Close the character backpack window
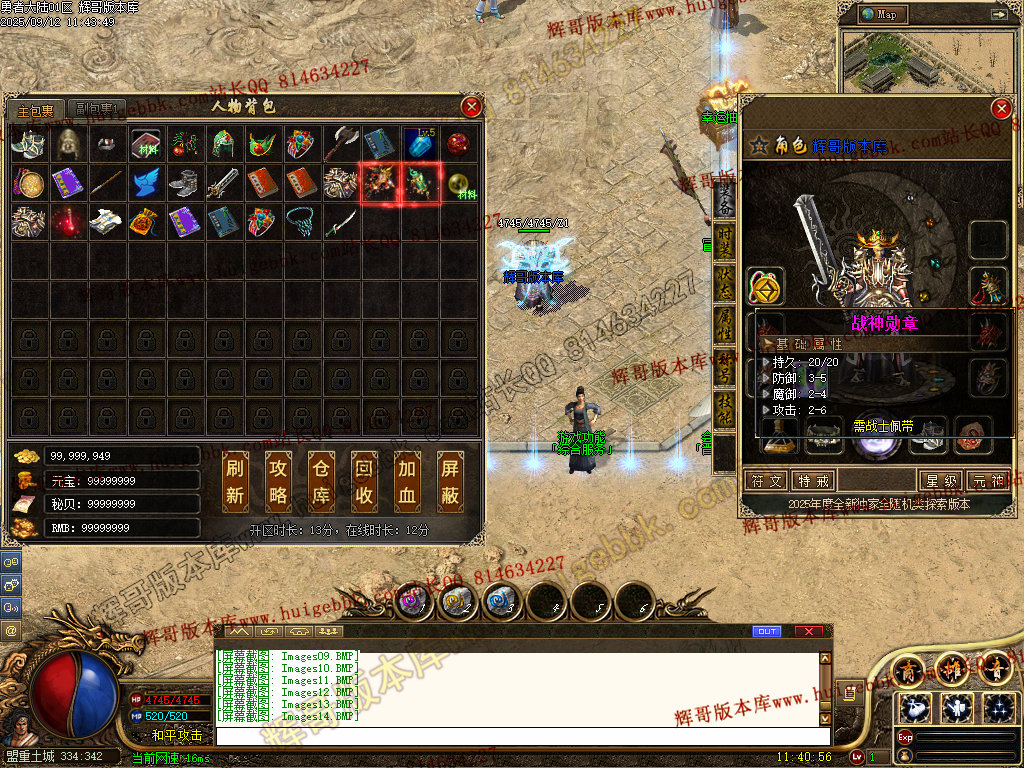The height and width of the screenshot is (768, 1024). [471, 106]
